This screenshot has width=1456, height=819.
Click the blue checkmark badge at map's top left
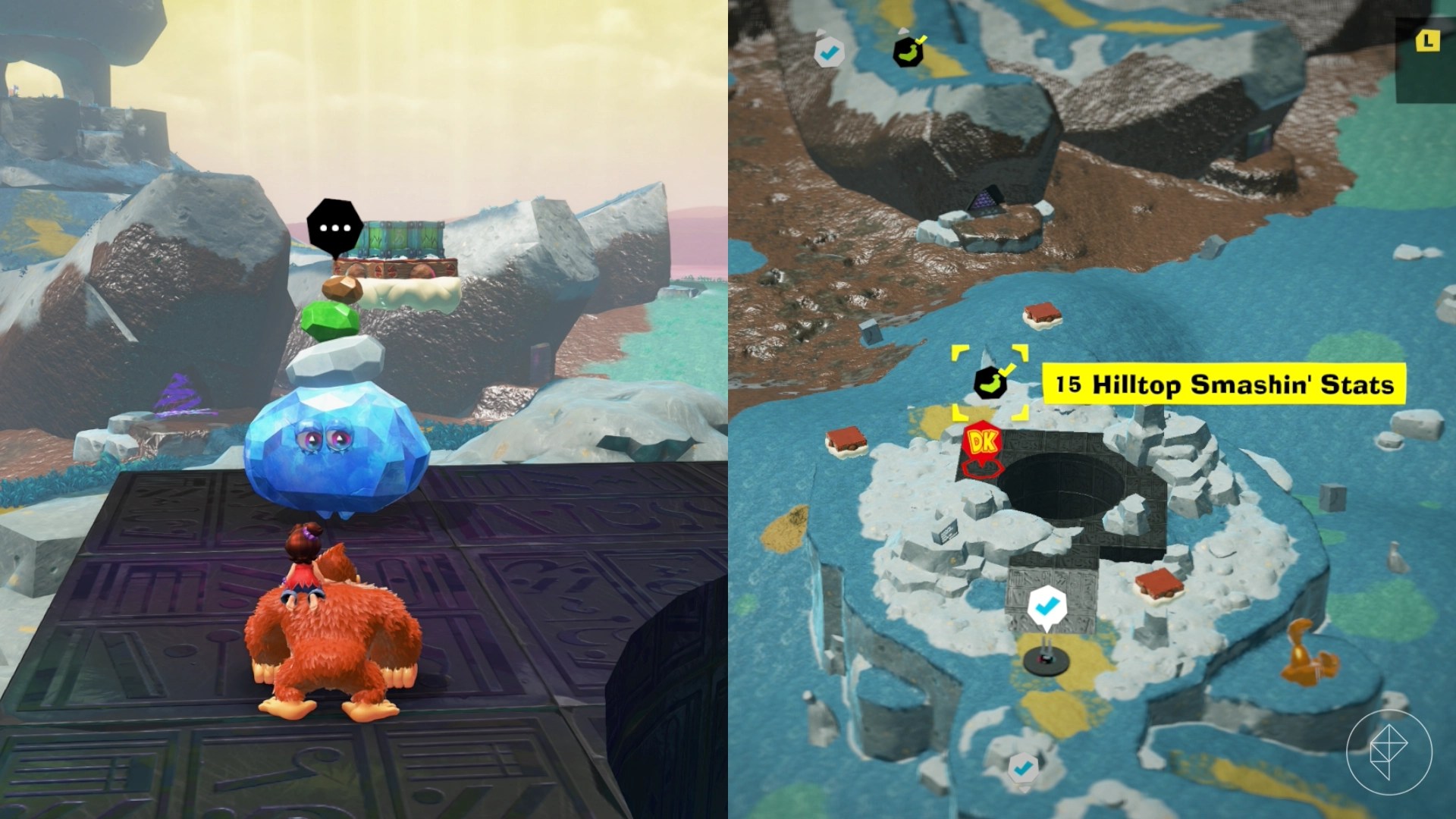tap(830, 52)
